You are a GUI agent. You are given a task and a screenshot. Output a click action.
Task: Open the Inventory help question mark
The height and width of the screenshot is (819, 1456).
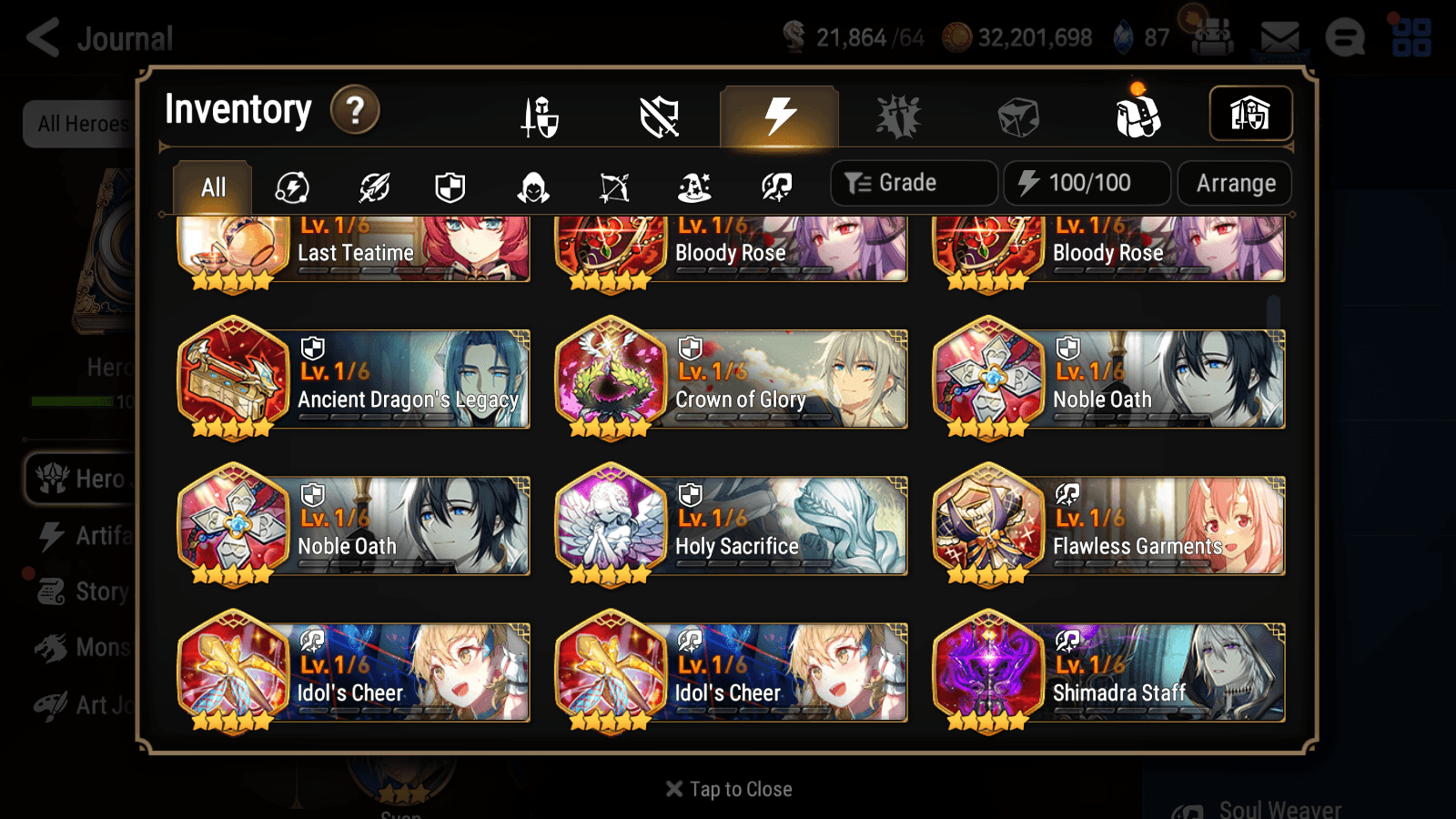(354, 109)
